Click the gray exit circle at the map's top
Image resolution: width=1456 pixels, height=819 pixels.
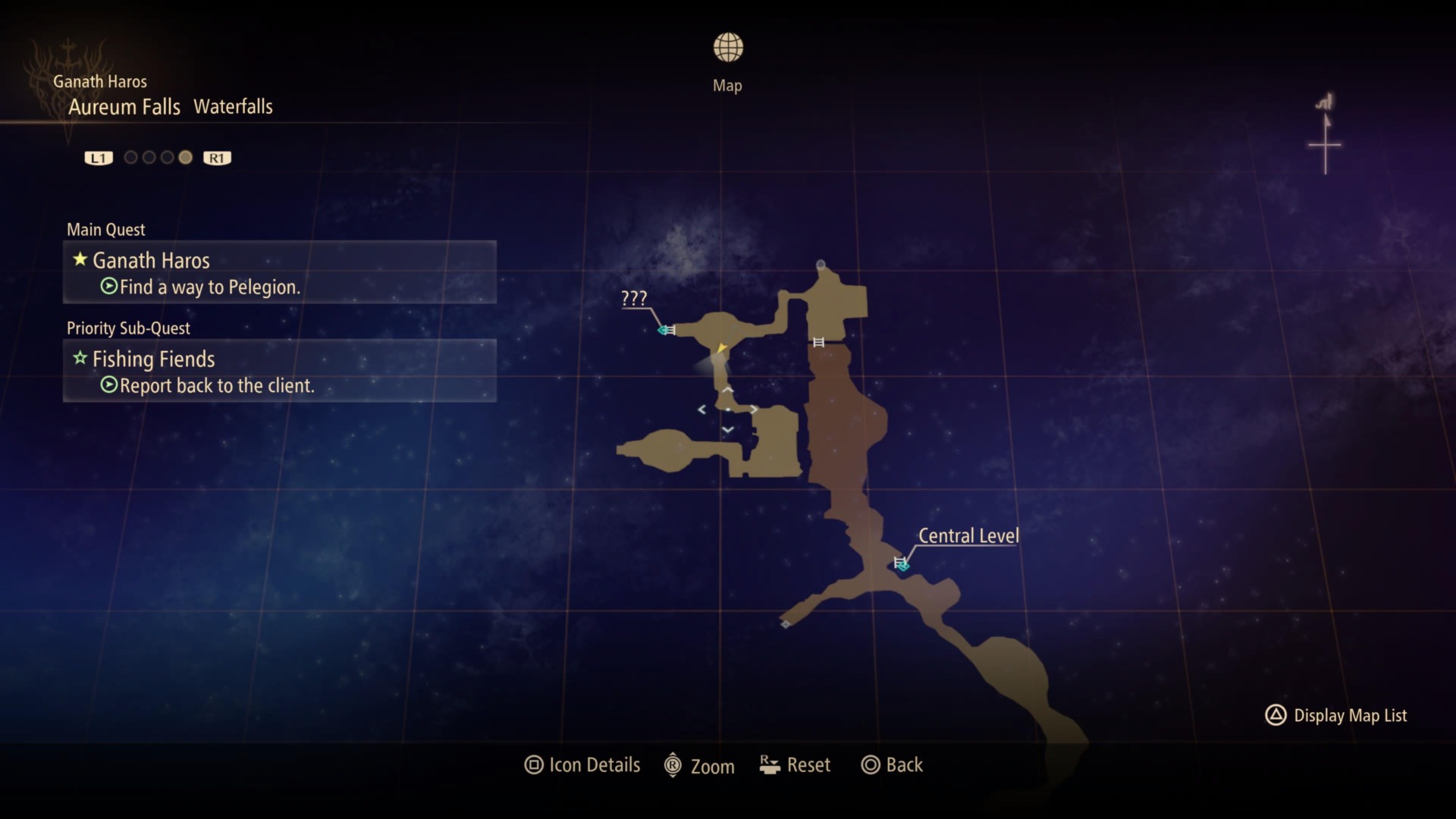click(x=822, y=264)
